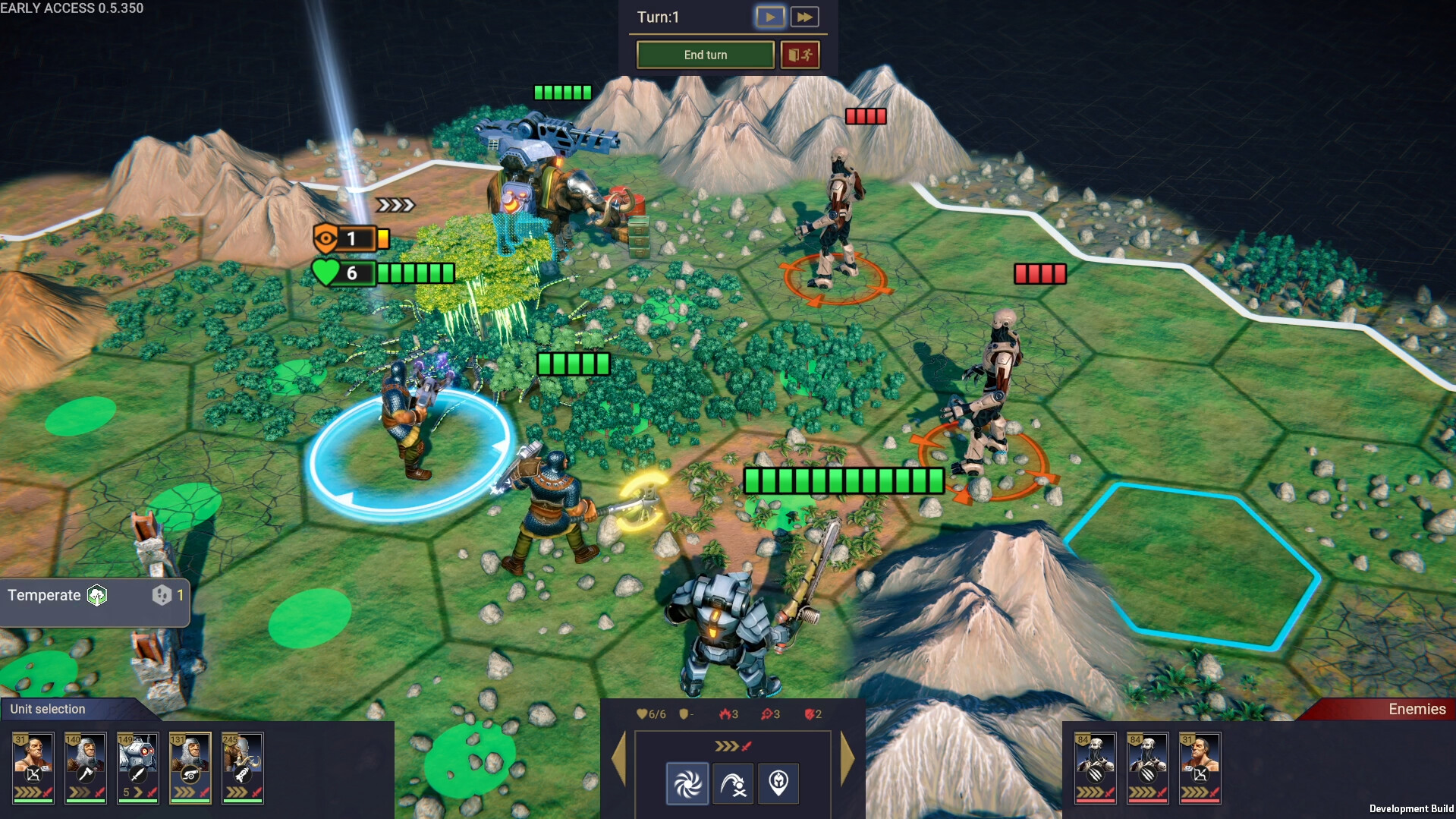End the current turn
Screen dimensions: 1456x819
705,55
